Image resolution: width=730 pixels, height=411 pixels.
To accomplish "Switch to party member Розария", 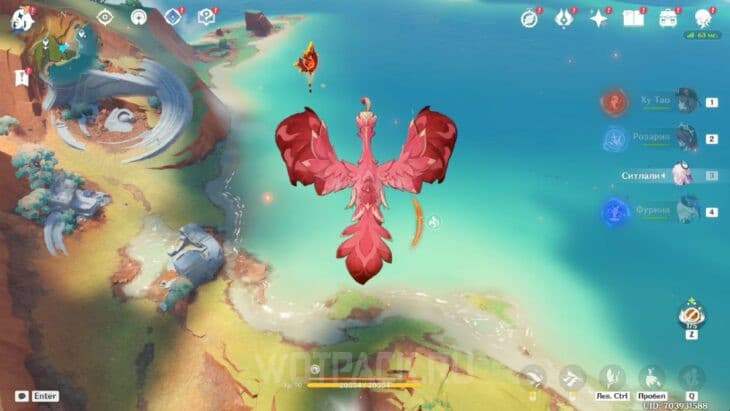I will tap(683, 138).
